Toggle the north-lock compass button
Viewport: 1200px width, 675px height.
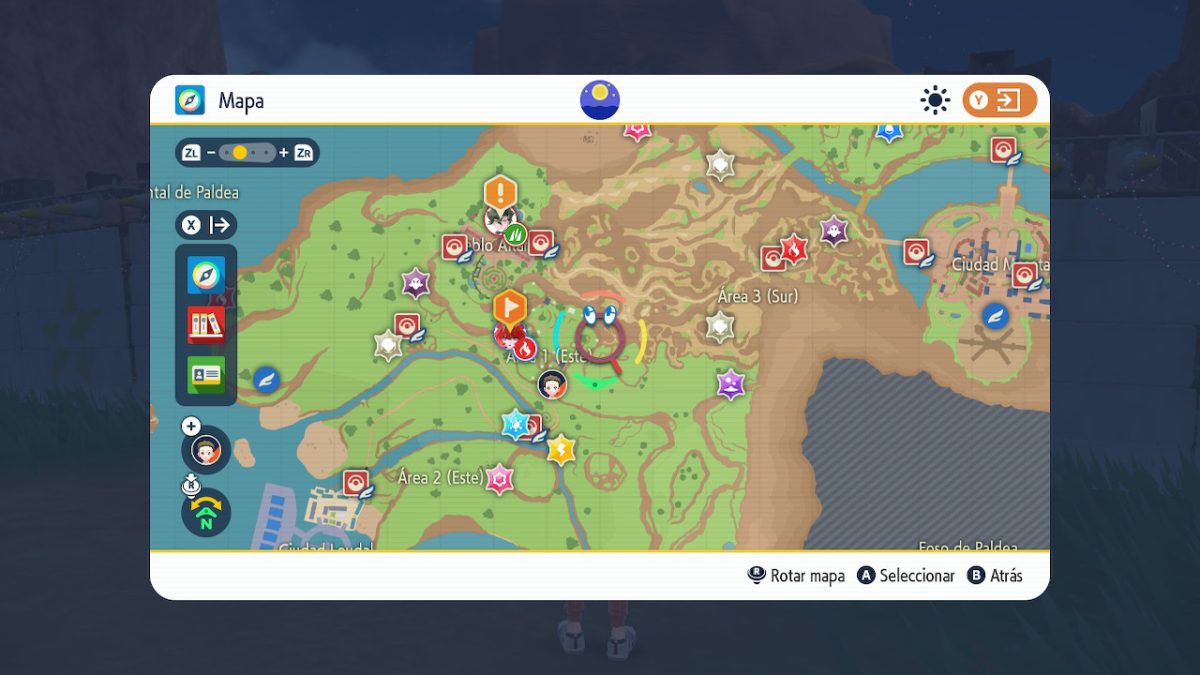coord(206,511)
